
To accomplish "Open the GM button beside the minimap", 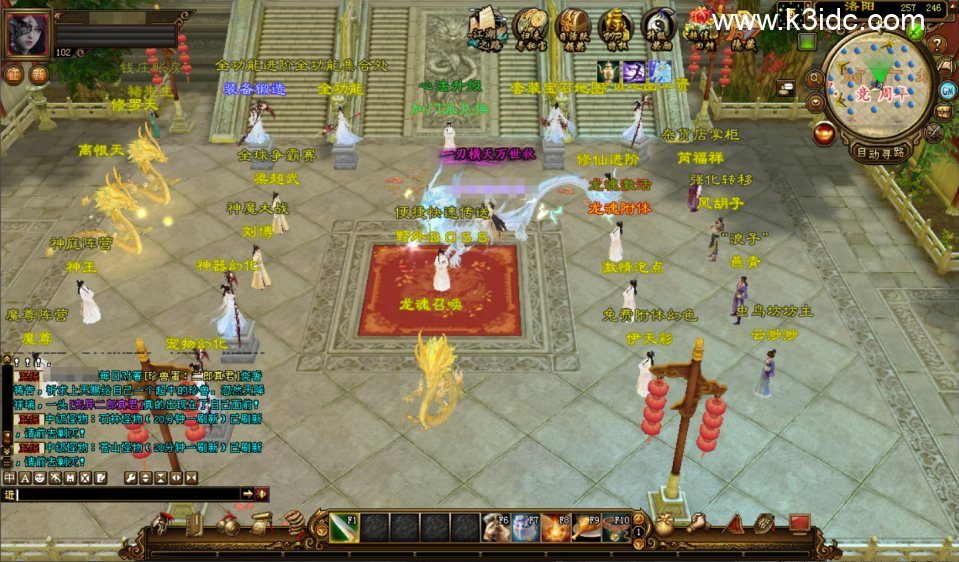I will (x=946, y=91).
